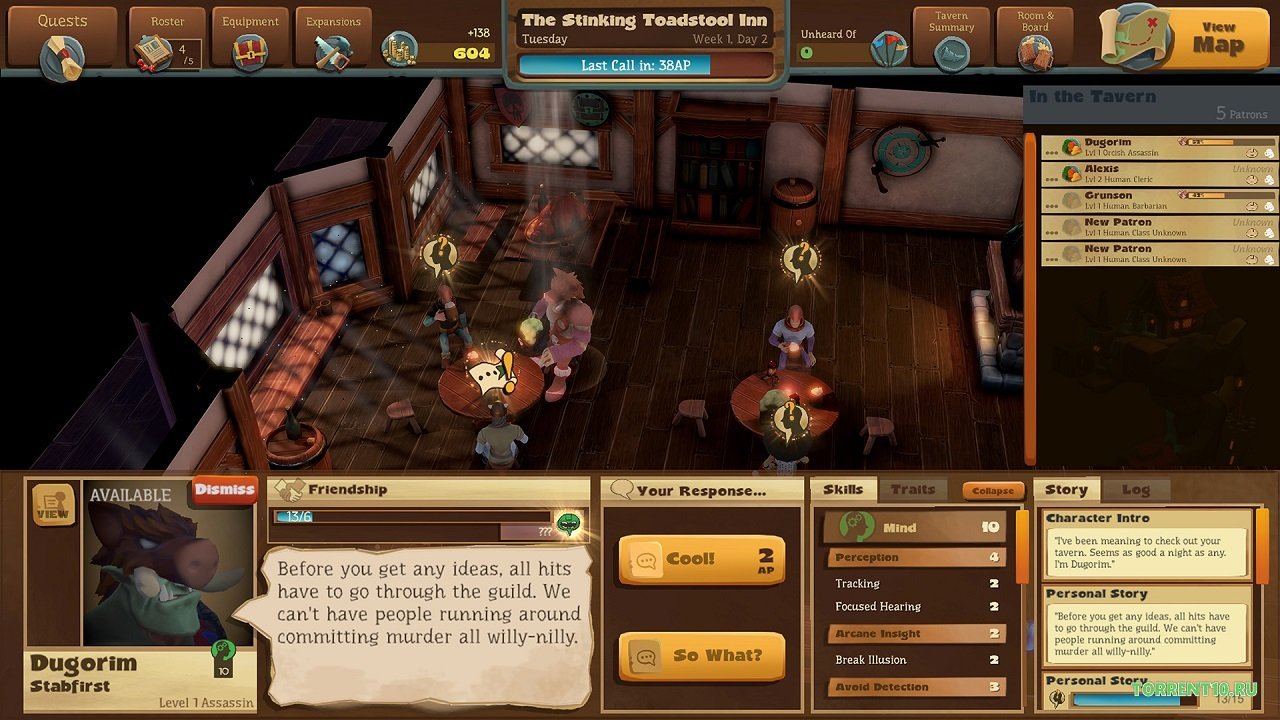Expand options for Grunson's patron entry

[x=1051, y=204]
